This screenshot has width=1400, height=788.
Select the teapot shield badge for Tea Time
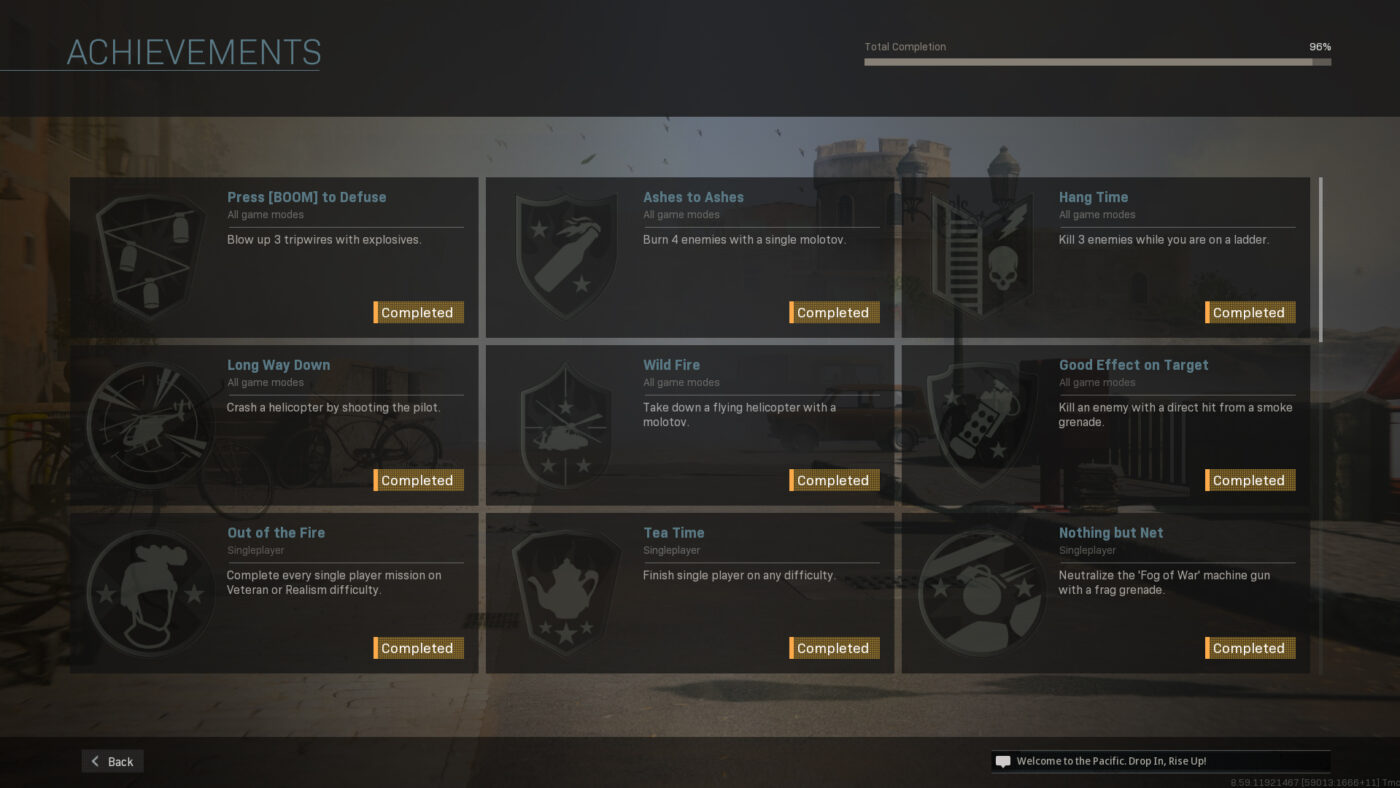pos(566,591)
